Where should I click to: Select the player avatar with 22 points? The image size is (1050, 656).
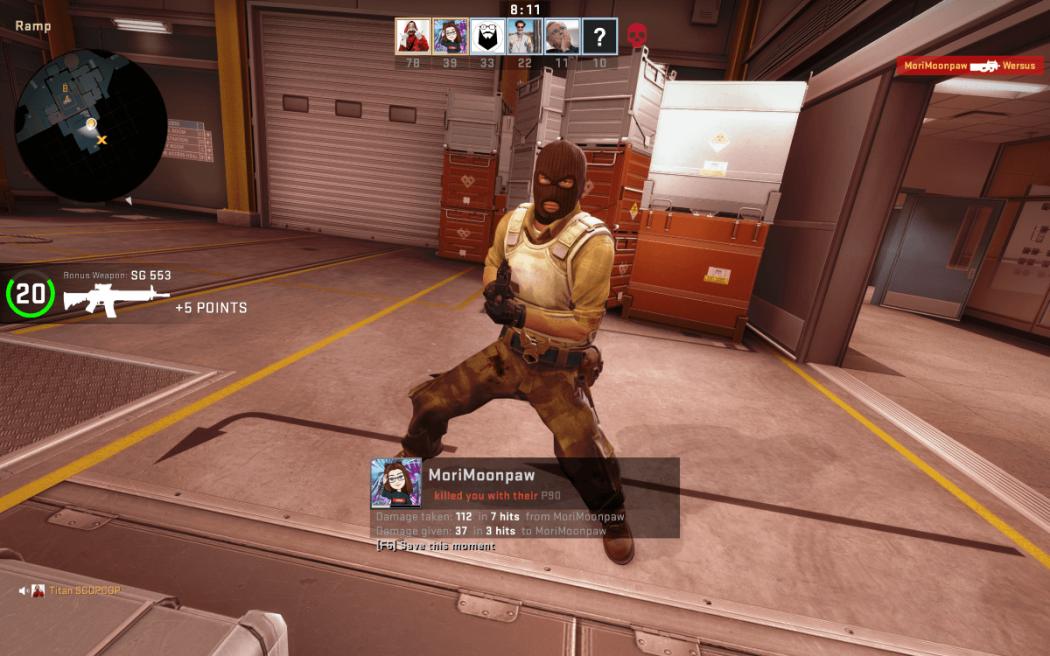pyautogui.click(x=525, y=36)
